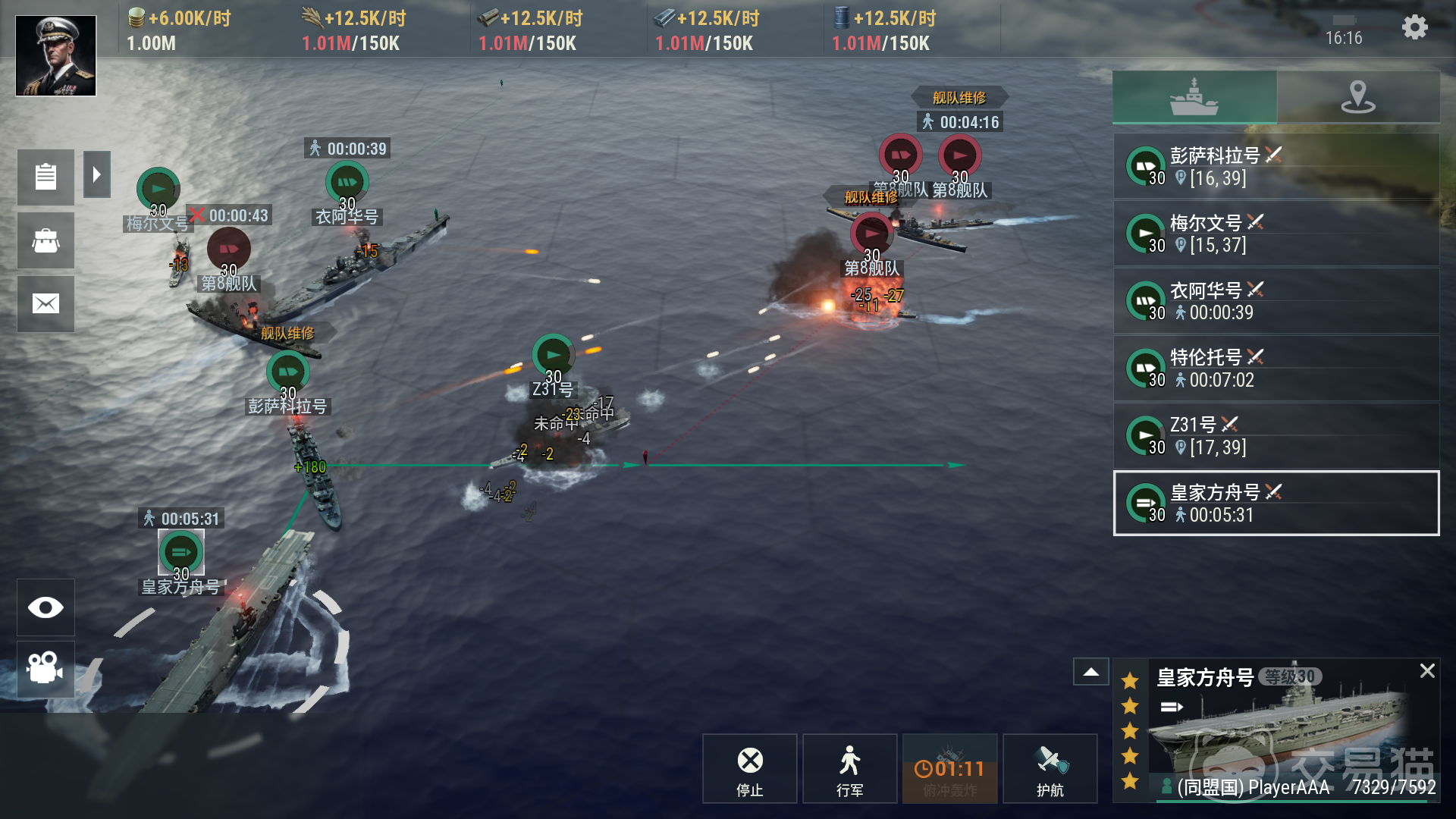The width and height of the screenshot is (1456, 819).
Task: Select 梅尔文号 in the fleet list
Action: pos(1276,234)
